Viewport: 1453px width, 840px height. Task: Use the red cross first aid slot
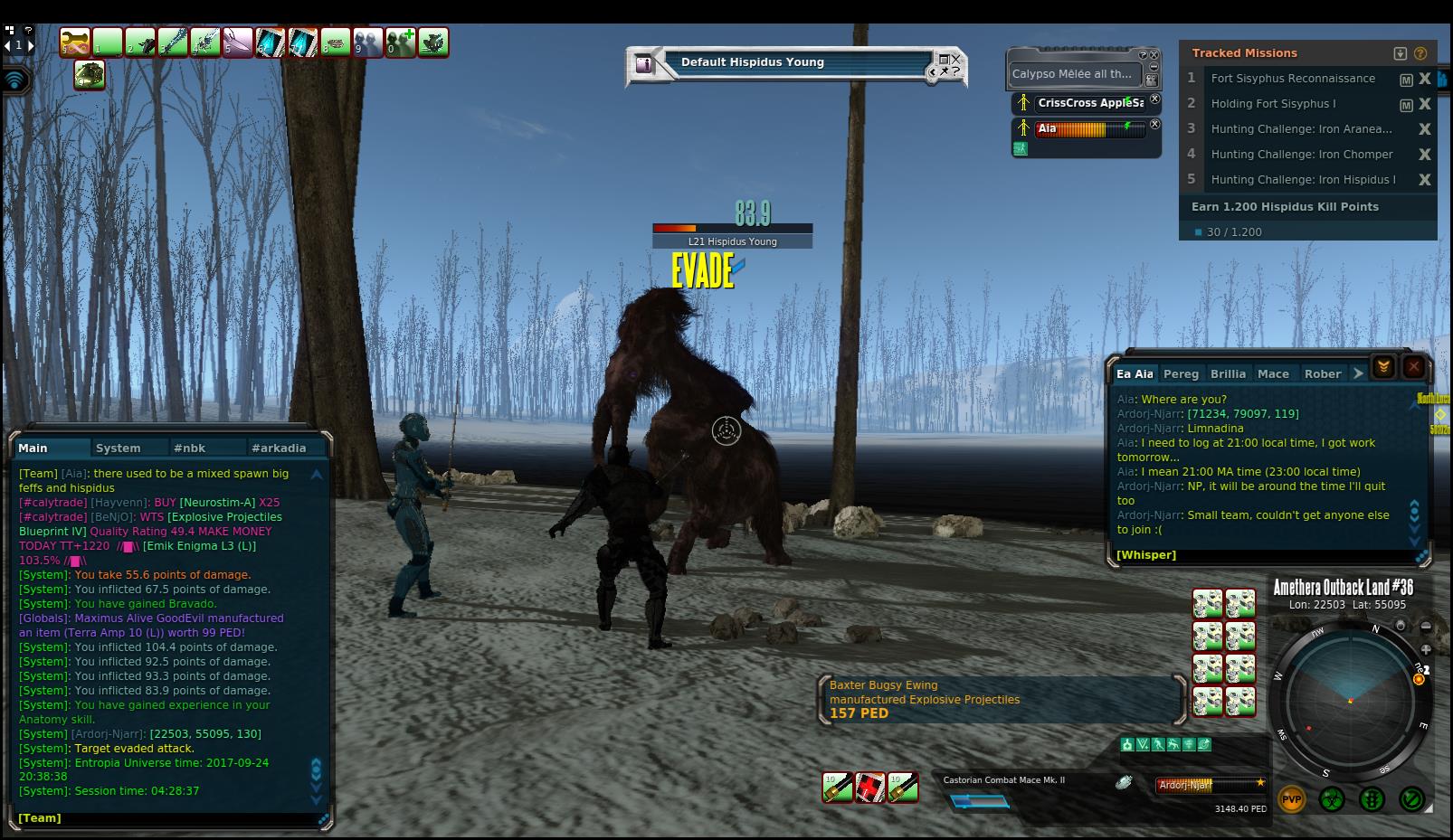pos(870,788)
